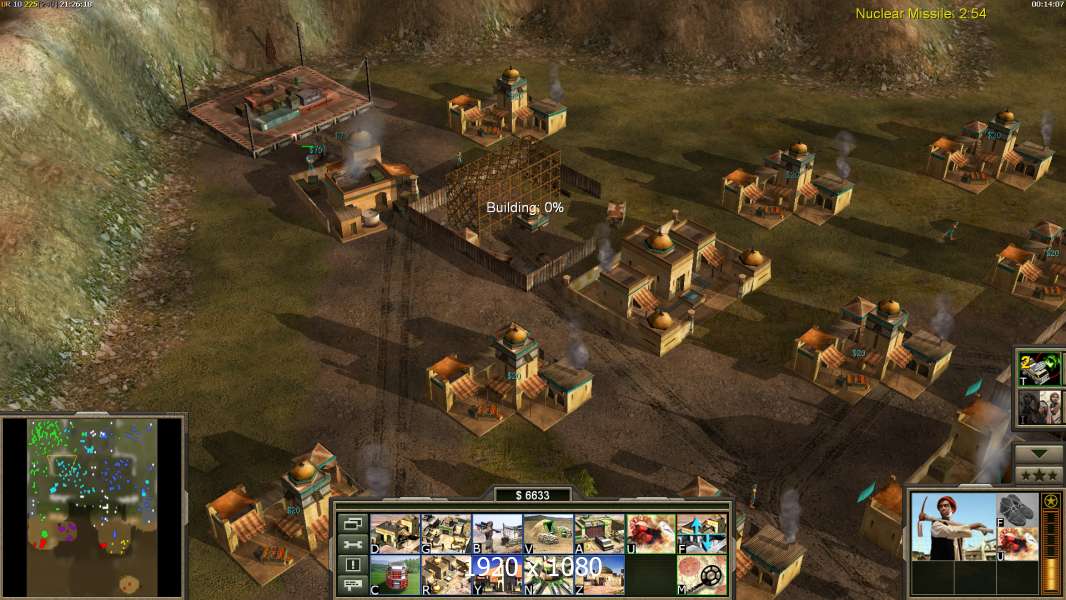This screenshot has width=1066, height=600.
Task: Select the build option labeled G
Action: coord(445,533)
